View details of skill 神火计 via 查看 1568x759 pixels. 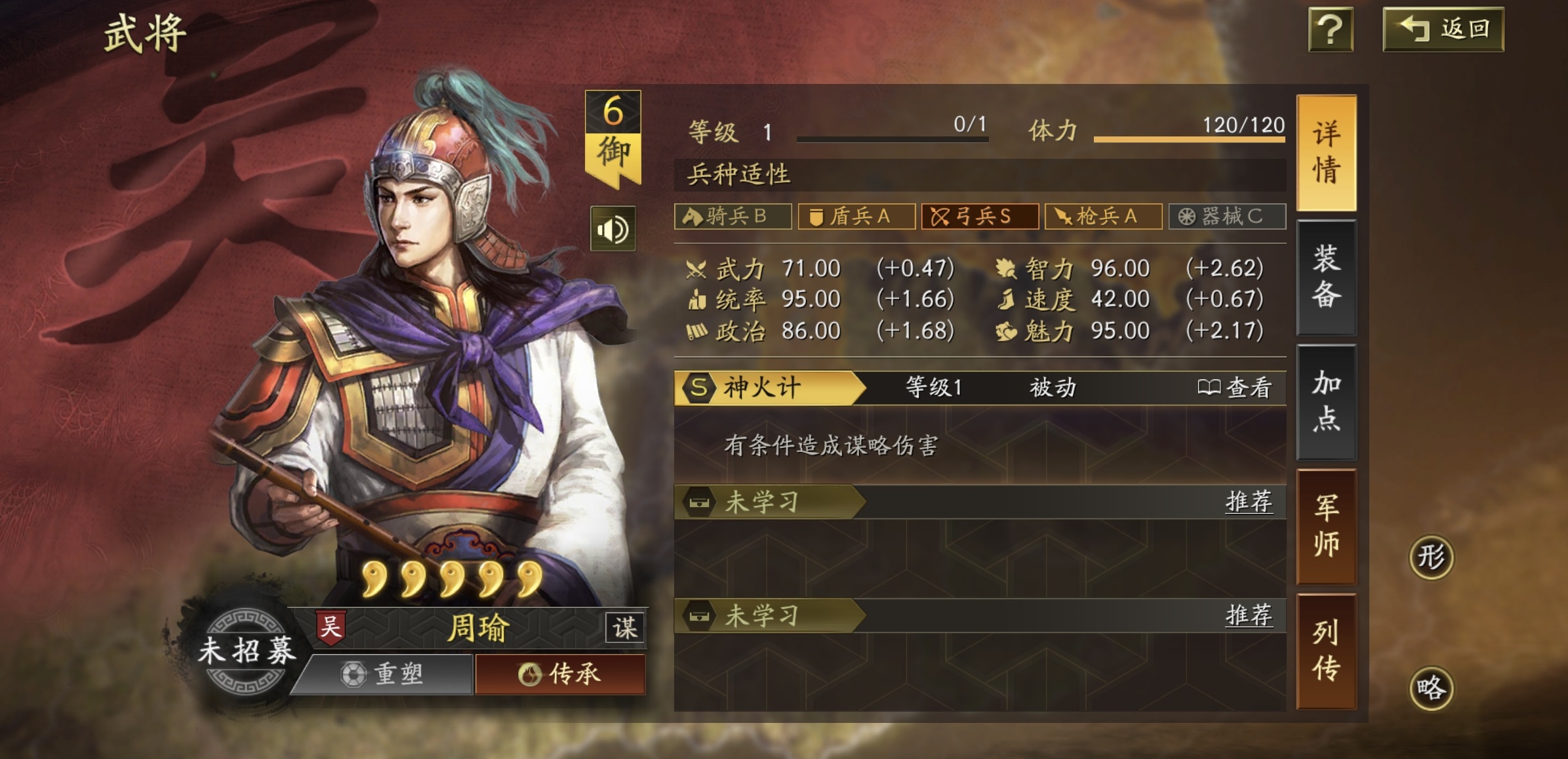[1234, 388]
